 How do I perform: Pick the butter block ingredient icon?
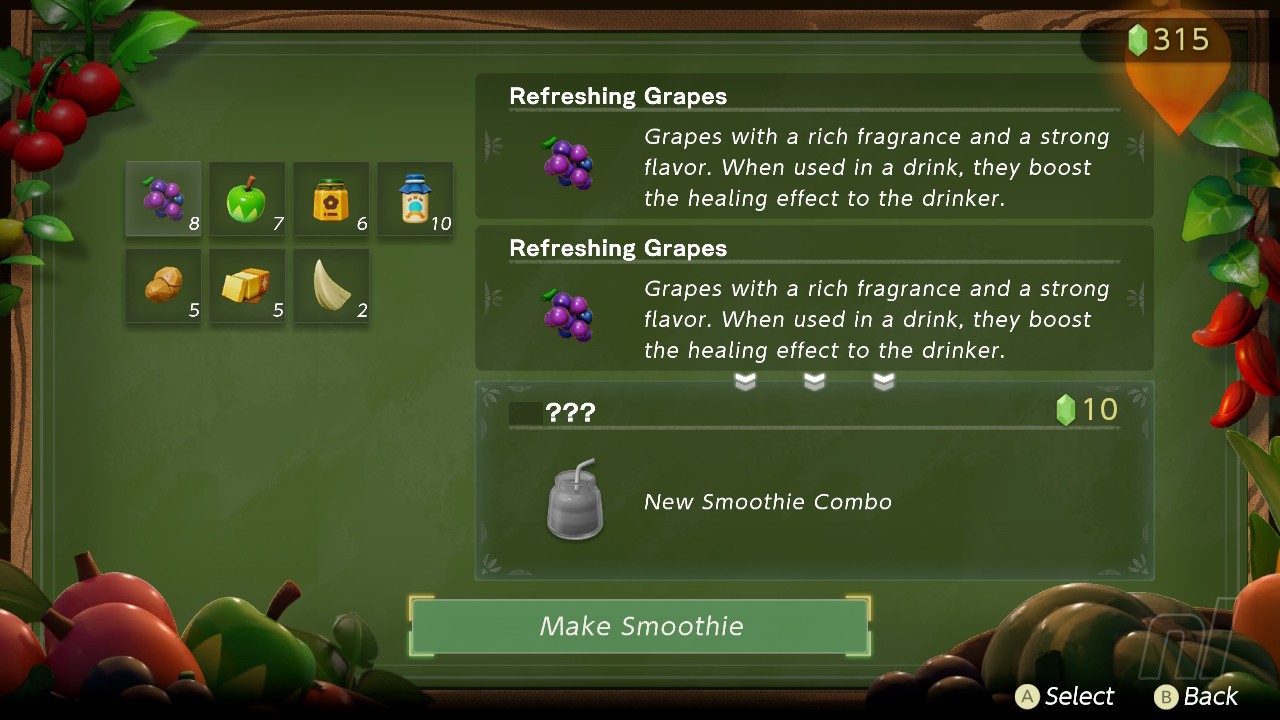[x=246, y=283]
